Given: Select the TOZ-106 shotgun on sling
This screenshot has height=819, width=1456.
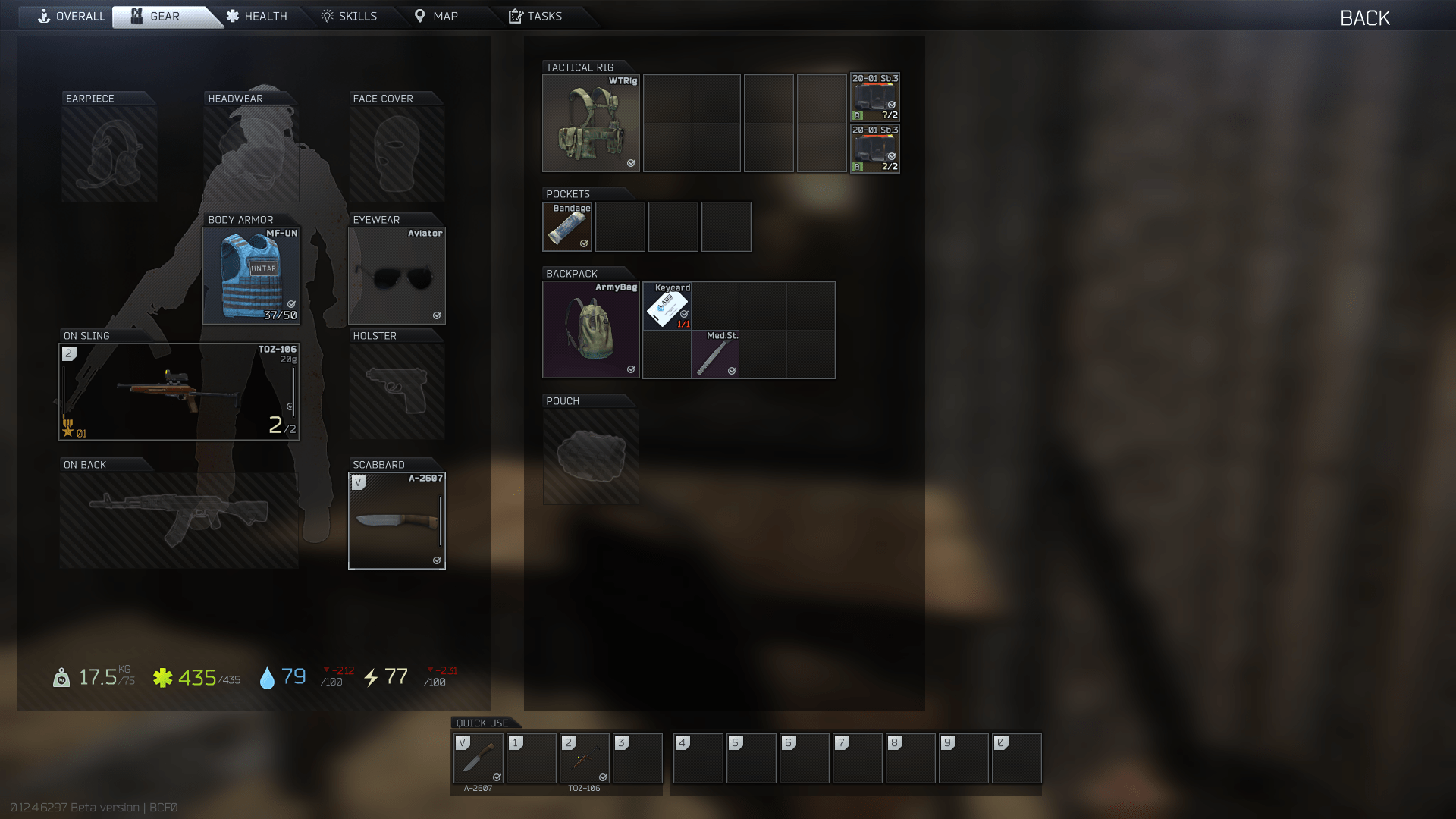Looking at the screenshot, I should pyautogui.click(x=178, y=391).
